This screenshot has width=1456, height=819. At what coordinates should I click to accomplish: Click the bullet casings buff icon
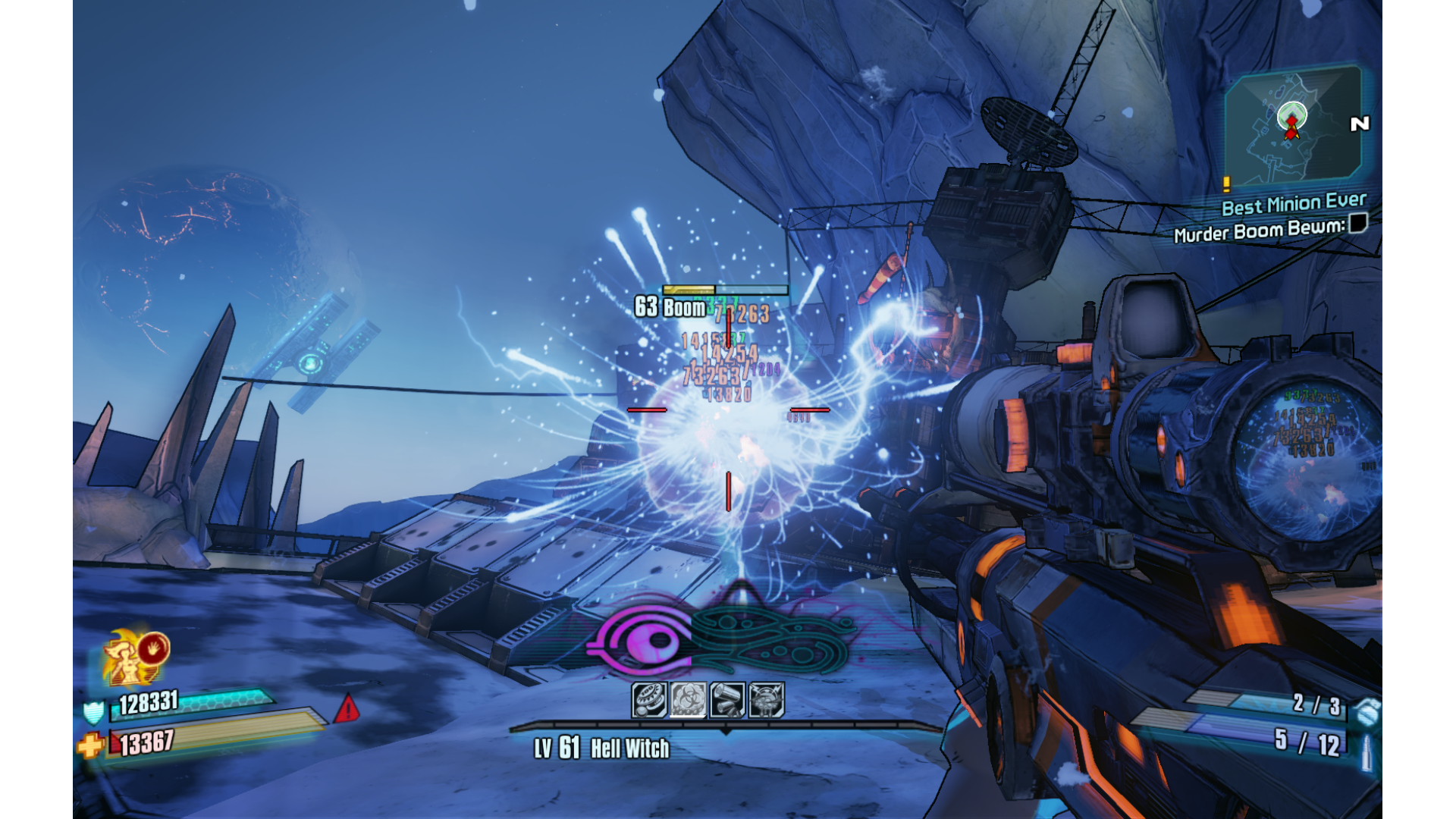(x=727, y=699)
